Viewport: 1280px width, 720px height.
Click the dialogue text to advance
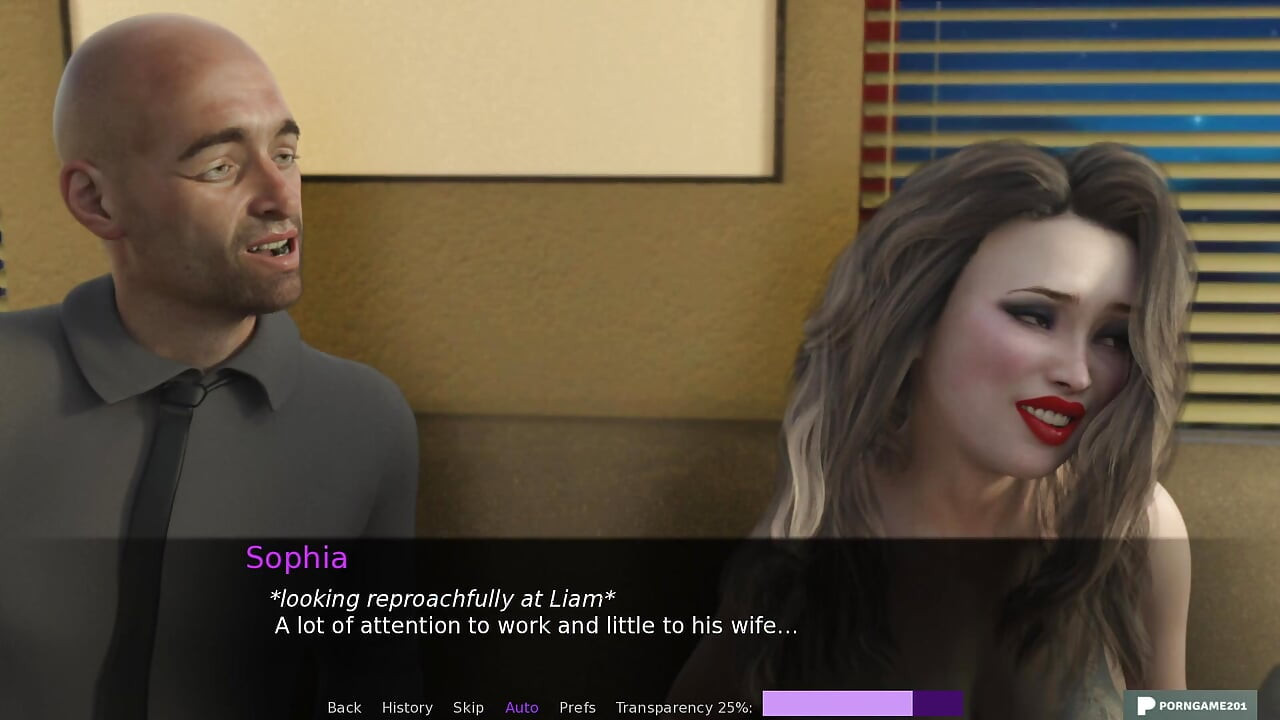[535, 626]
